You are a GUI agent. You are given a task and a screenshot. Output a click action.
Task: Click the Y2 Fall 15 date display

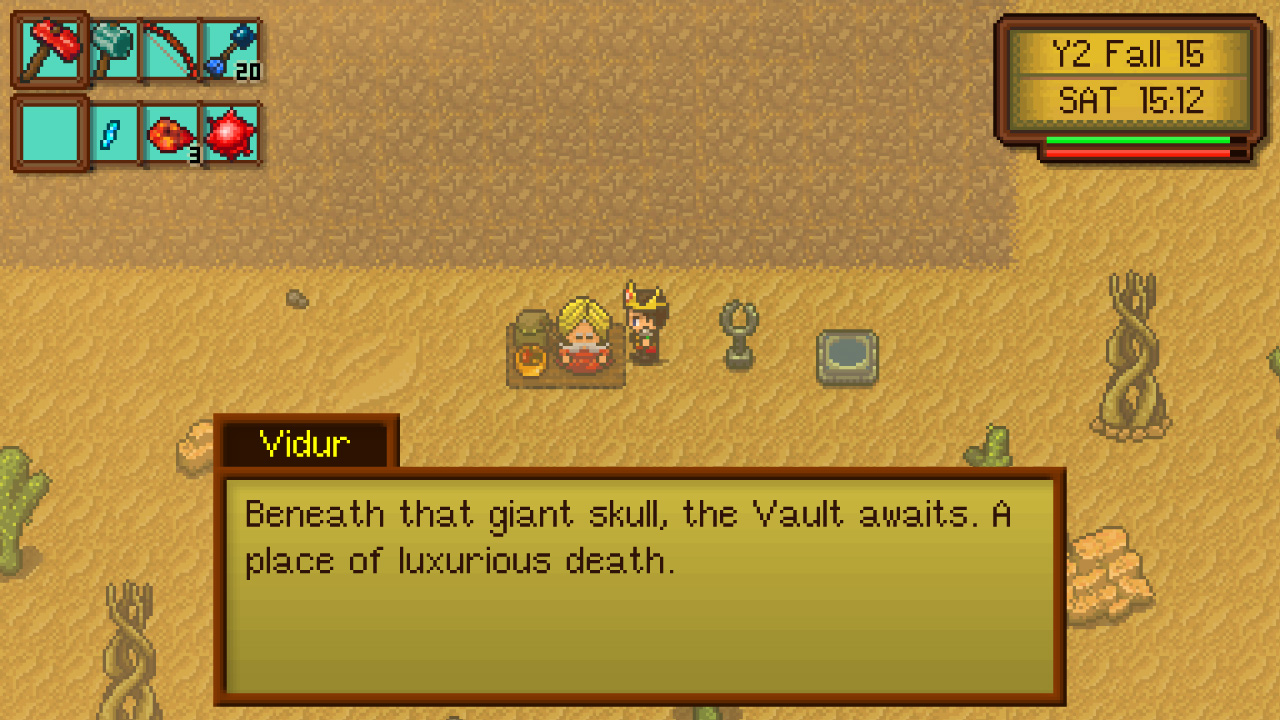click(1128, 55)
